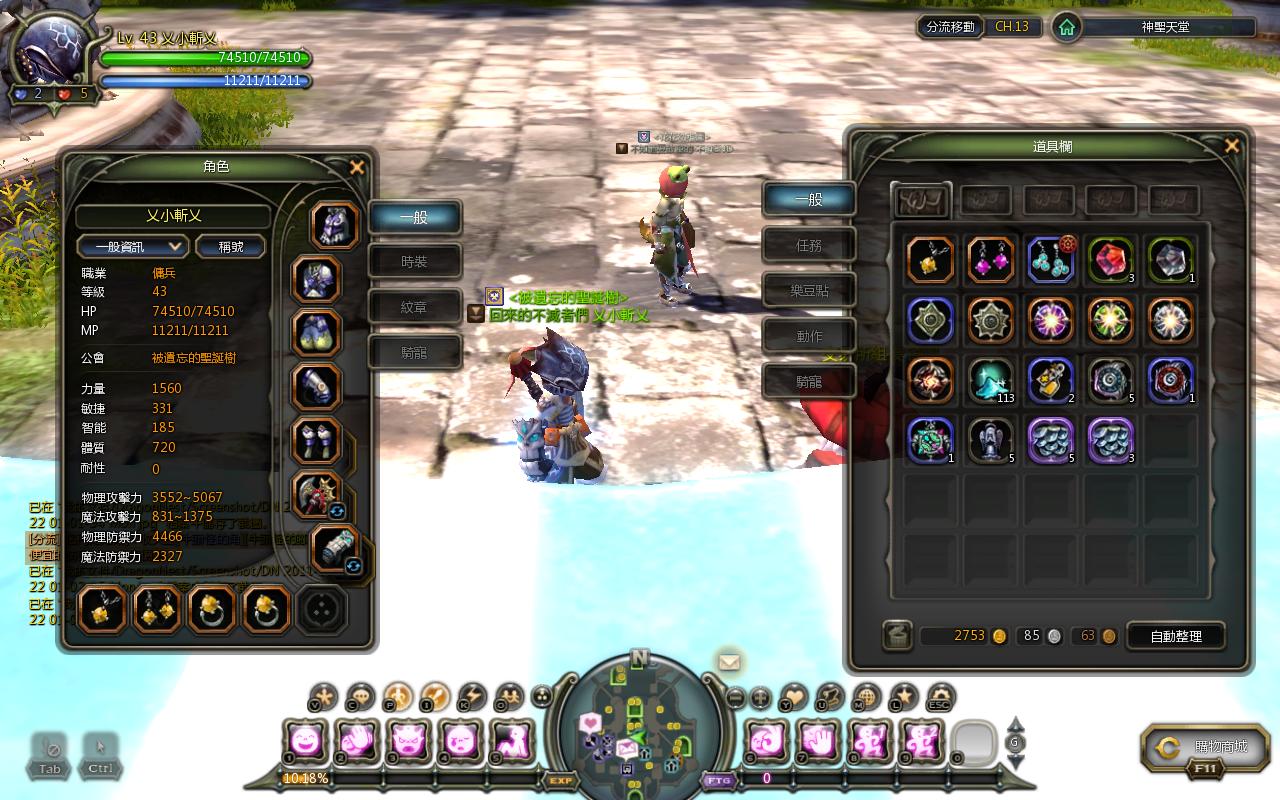This screenshot has height=800, width=1280.
Task: Click the circular minimap
Action: [639, 722]
